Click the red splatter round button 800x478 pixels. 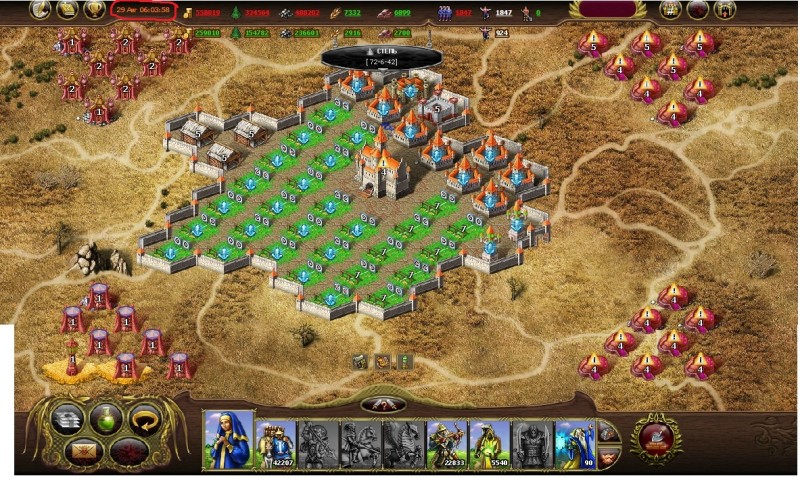pyautogui.click(x=128, y=451)
